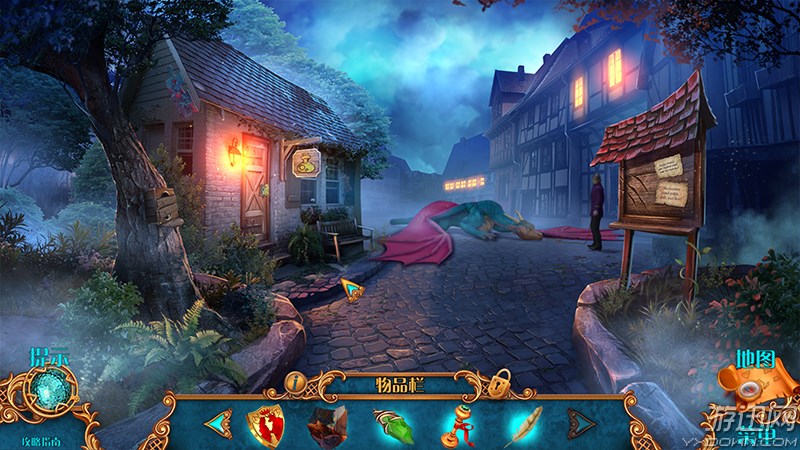Select the red shield emblem item

(266, 423)
